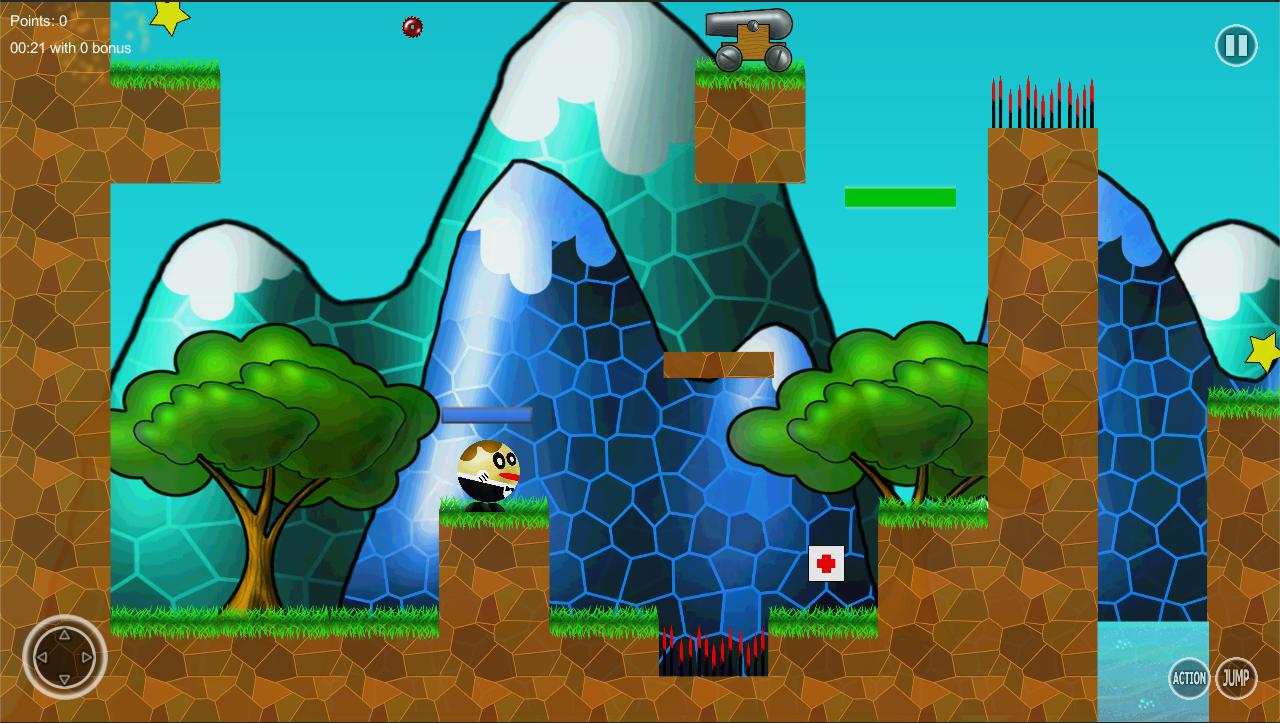The height and width of the screenshot is (723, 1280).
Task: Pause the game with the pause button
Action: 1236,46
